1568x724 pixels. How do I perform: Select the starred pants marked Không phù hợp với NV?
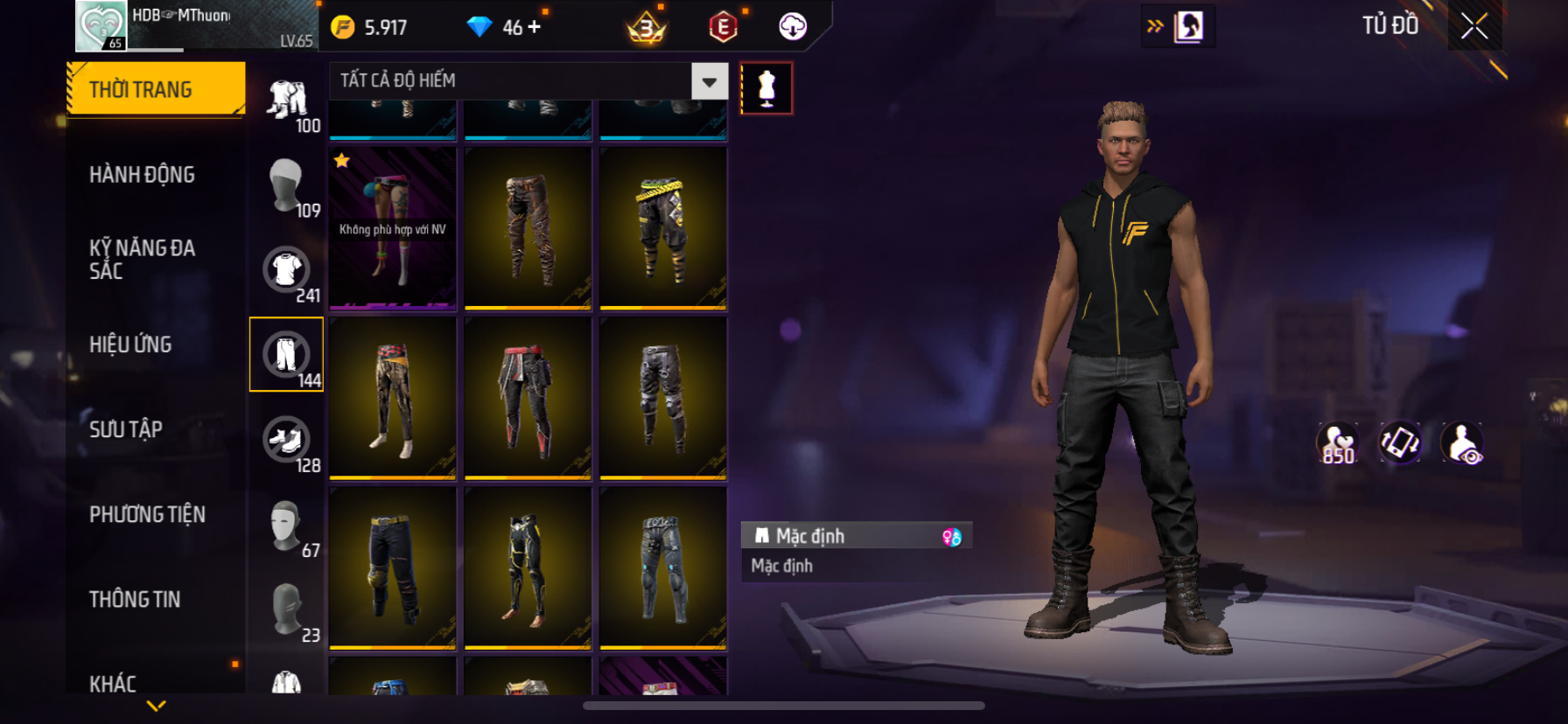393,228
